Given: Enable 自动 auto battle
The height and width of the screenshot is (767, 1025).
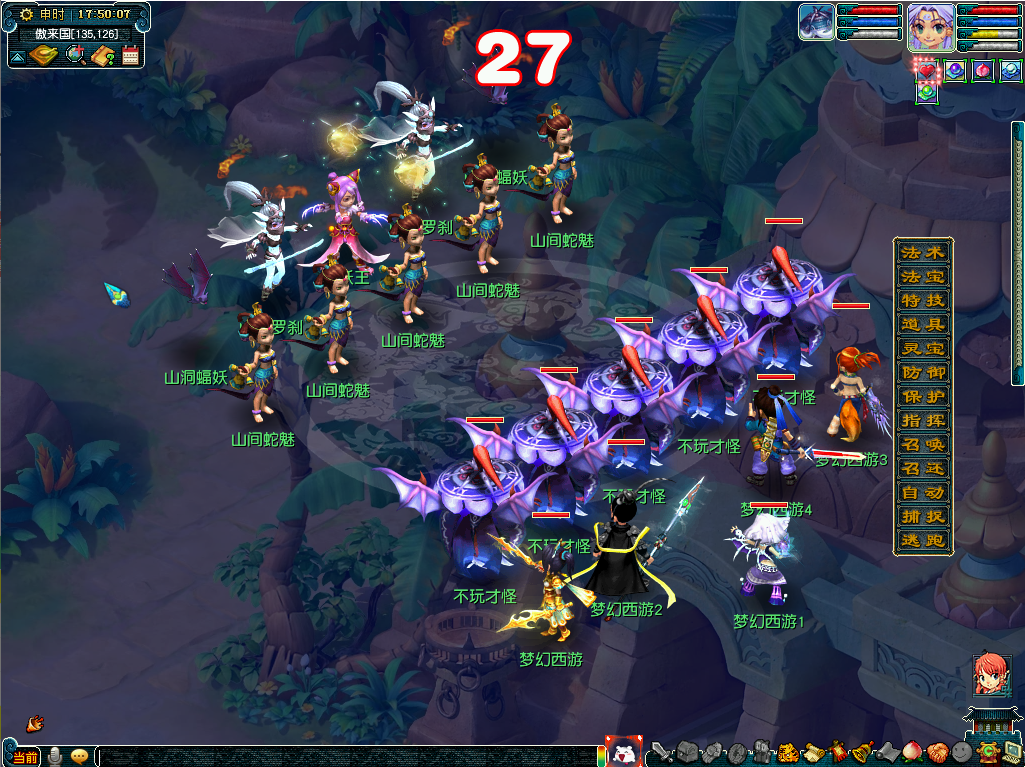Looking at the screenshot, I should click(x=922, y=492).
